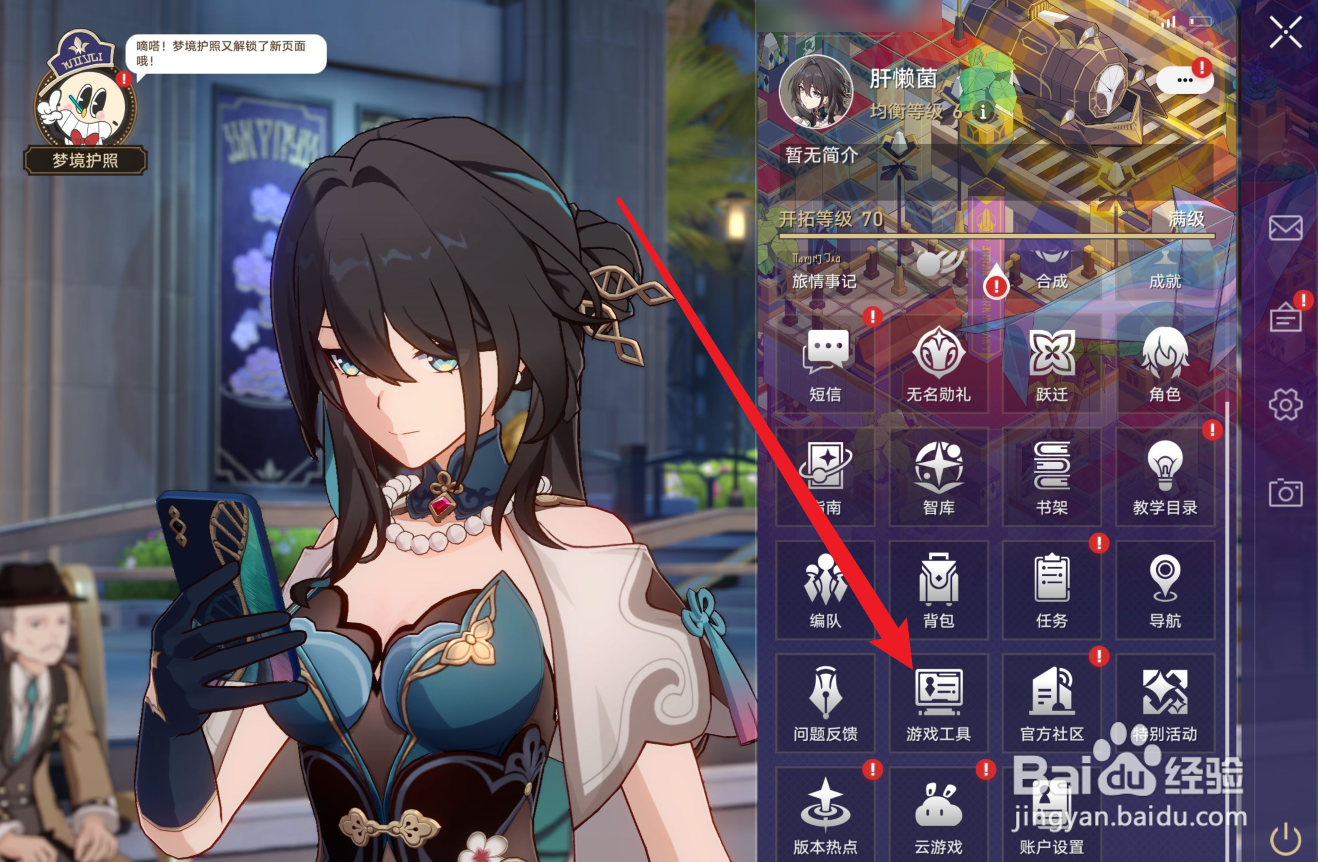
Task: Open the 短信 (Messages) icon
Action: [825, 365]
